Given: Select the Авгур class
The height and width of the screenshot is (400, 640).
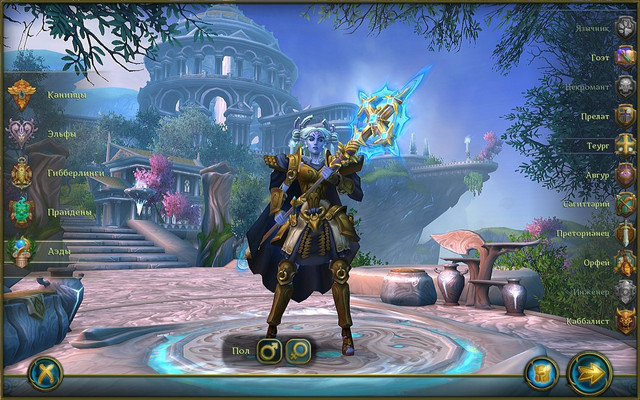Looking at the screenshot, I should [x=624, y=174].
